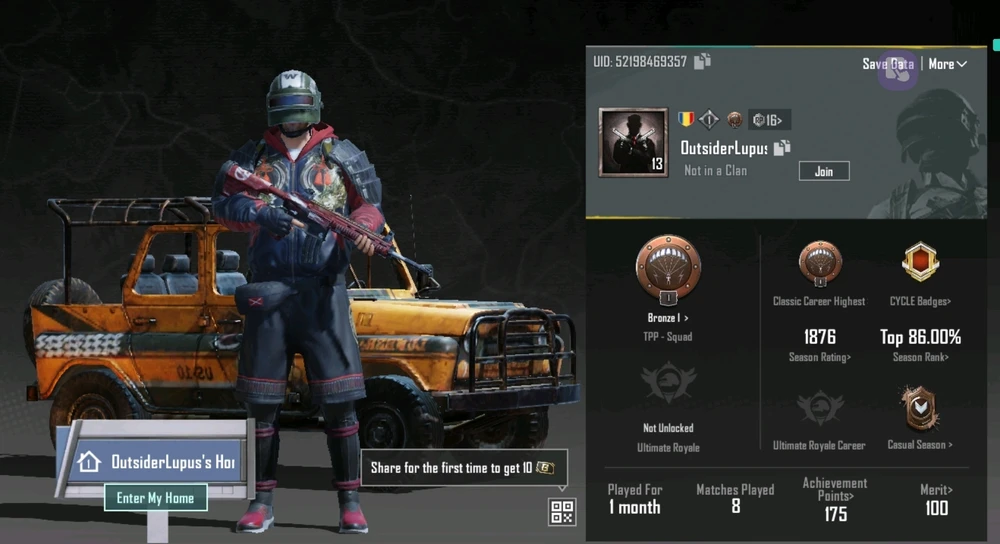Screen dimensions: 1000x544
Task: Copy the UID number
Action: (x=703, y=61)
